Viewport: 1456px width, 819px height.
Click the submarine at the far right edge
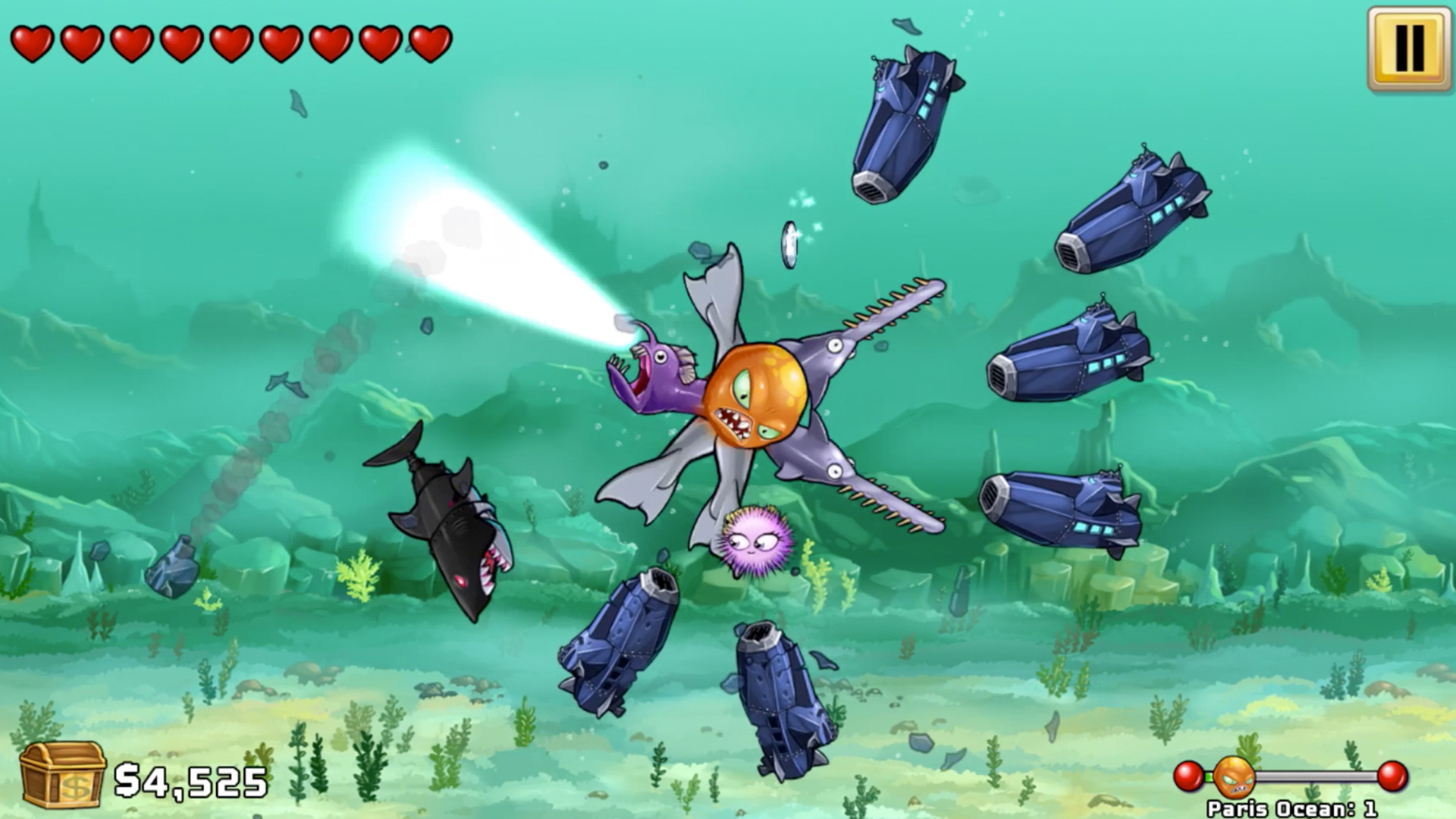pos(1137,212)
